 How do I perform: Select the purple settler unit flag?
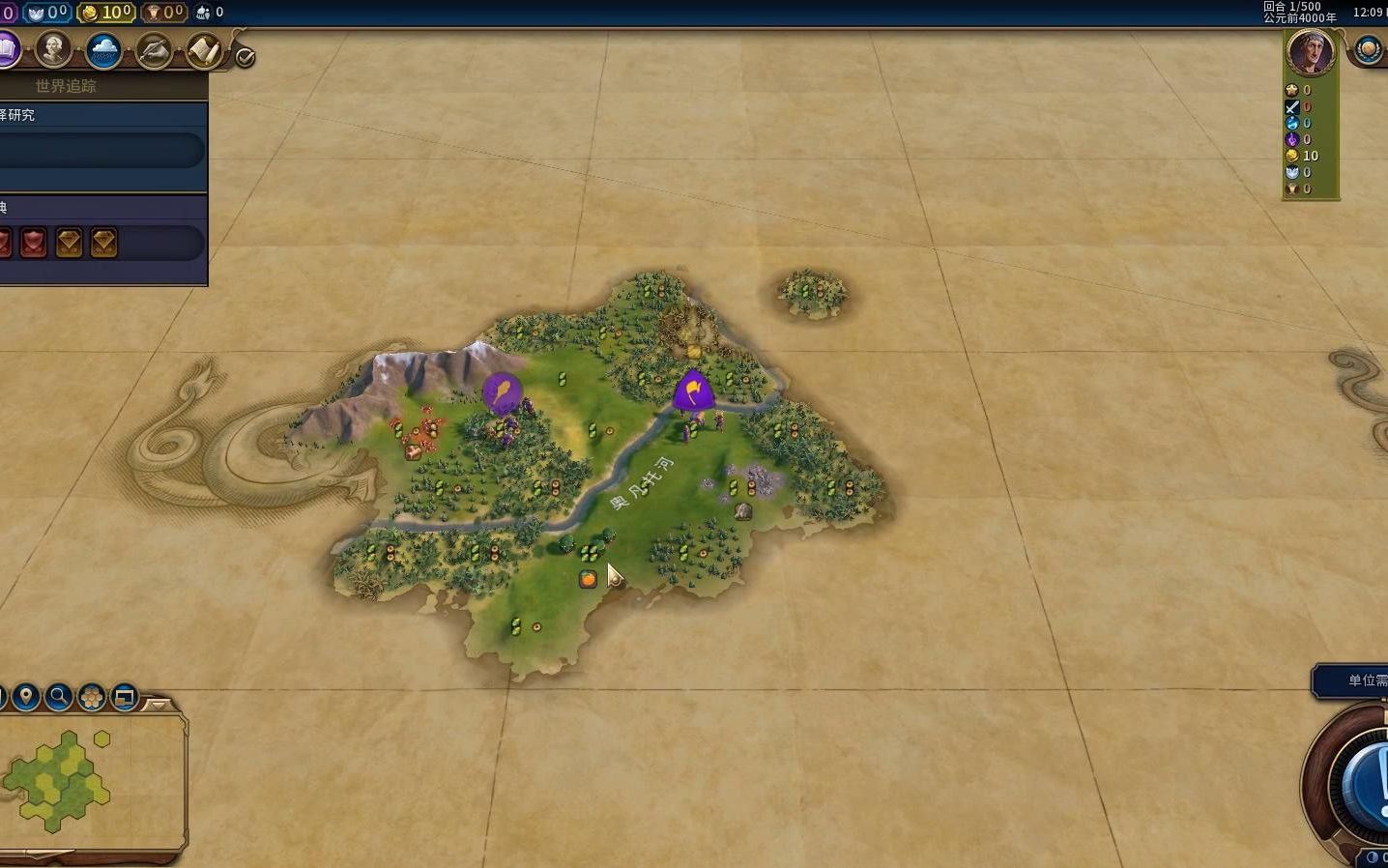tap(502, 391)
